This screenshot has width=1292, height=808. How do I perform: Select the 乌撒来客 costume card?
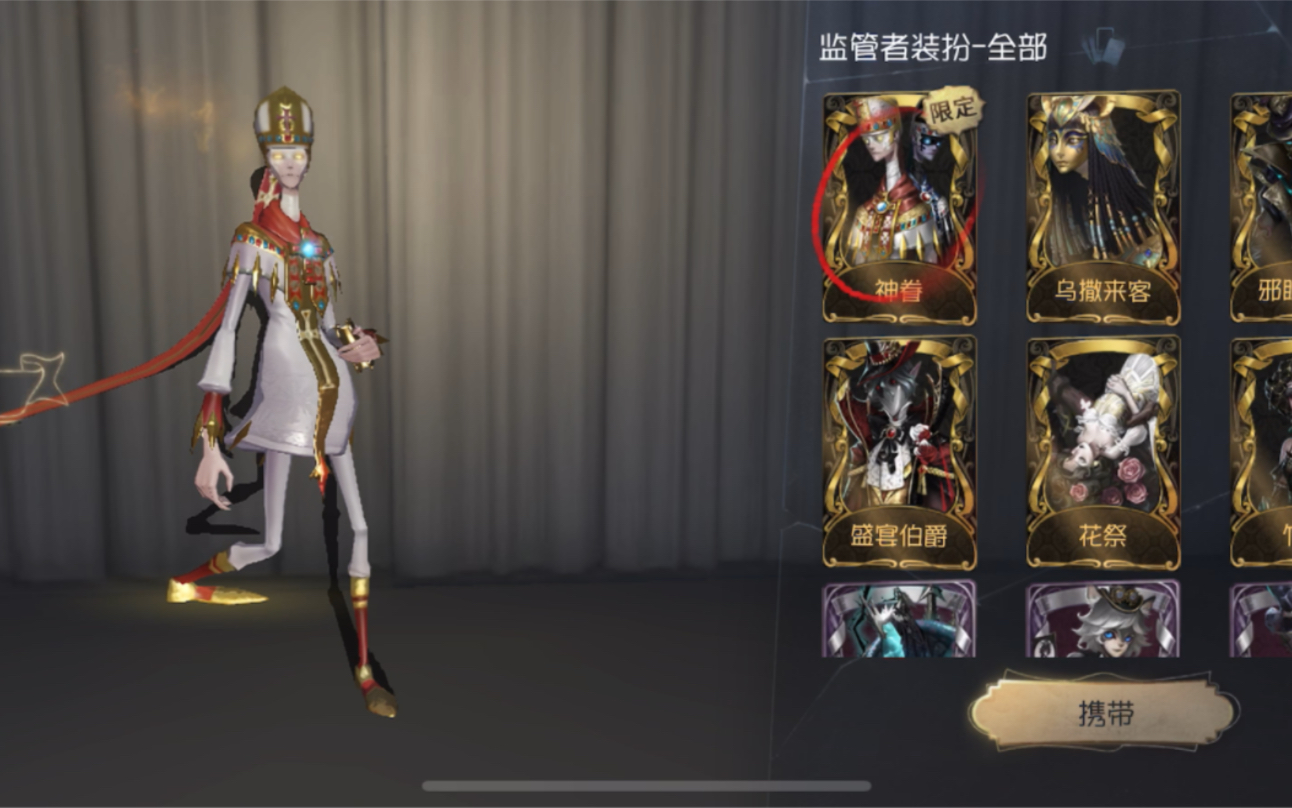(x=1101, y=200)
